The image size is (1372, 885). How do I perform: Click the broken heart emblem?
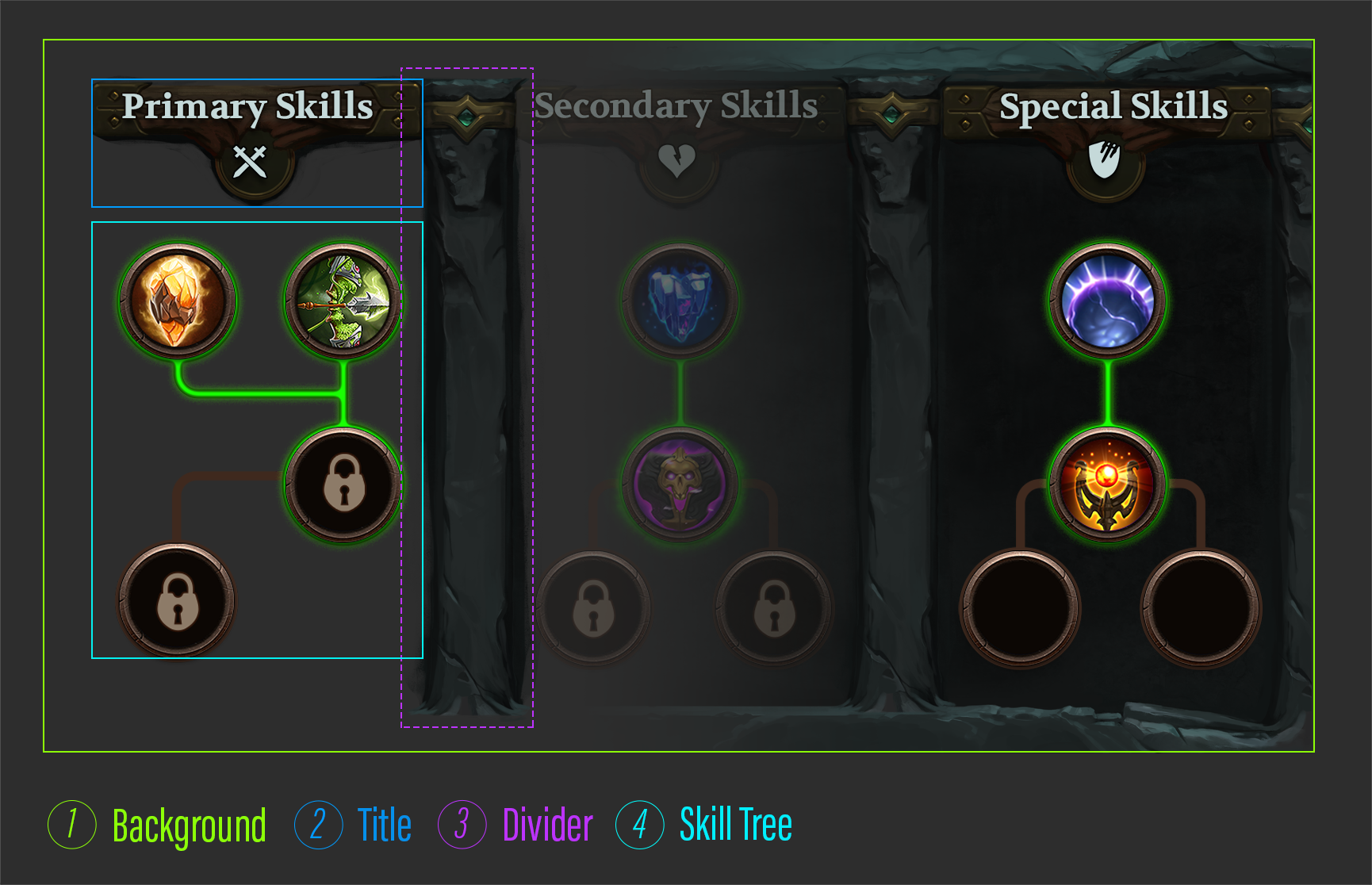677,161
